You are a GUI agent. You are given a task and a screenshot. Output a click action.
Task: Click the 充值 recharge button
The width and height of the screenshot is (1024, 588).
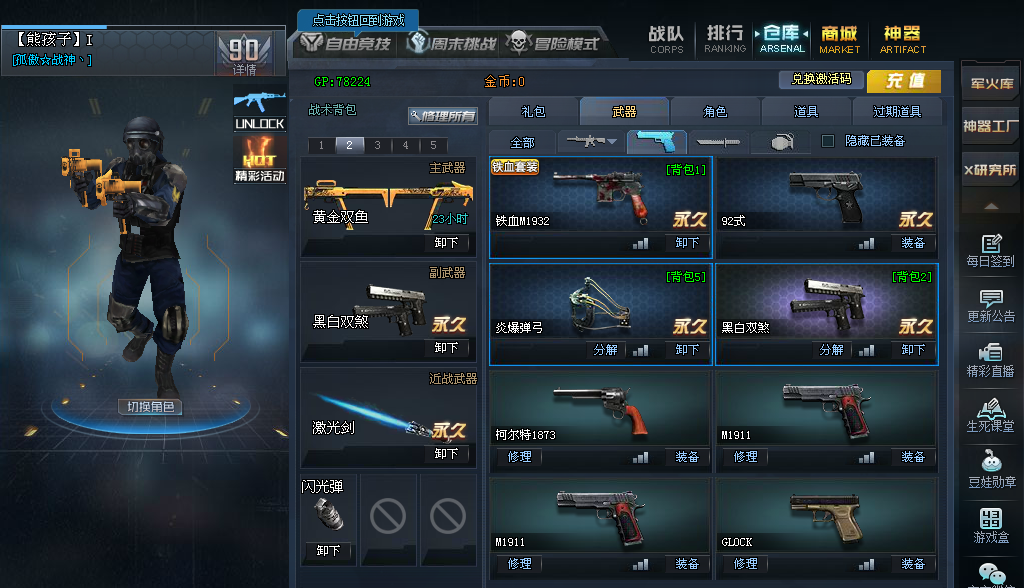[903, 81]
